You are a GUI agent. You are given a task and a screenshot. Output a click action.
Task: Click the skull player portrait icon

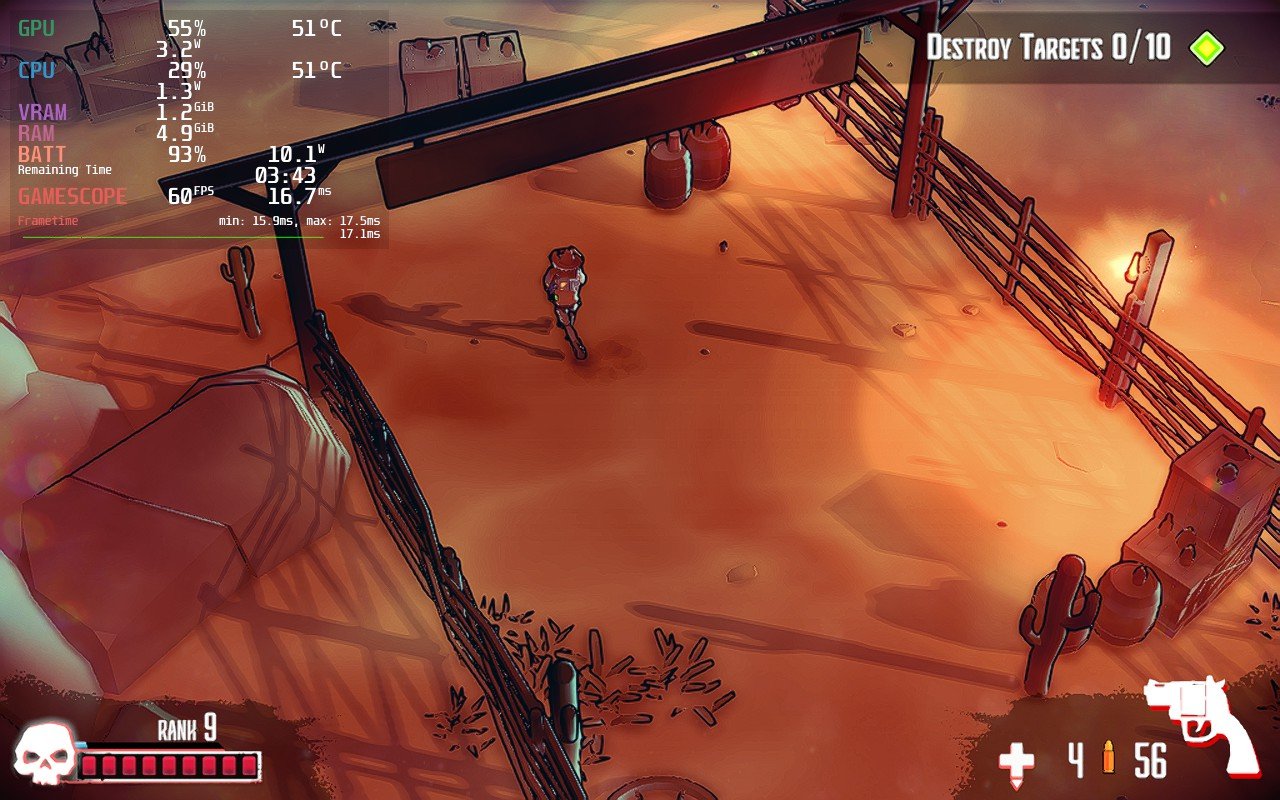point(45,753)
